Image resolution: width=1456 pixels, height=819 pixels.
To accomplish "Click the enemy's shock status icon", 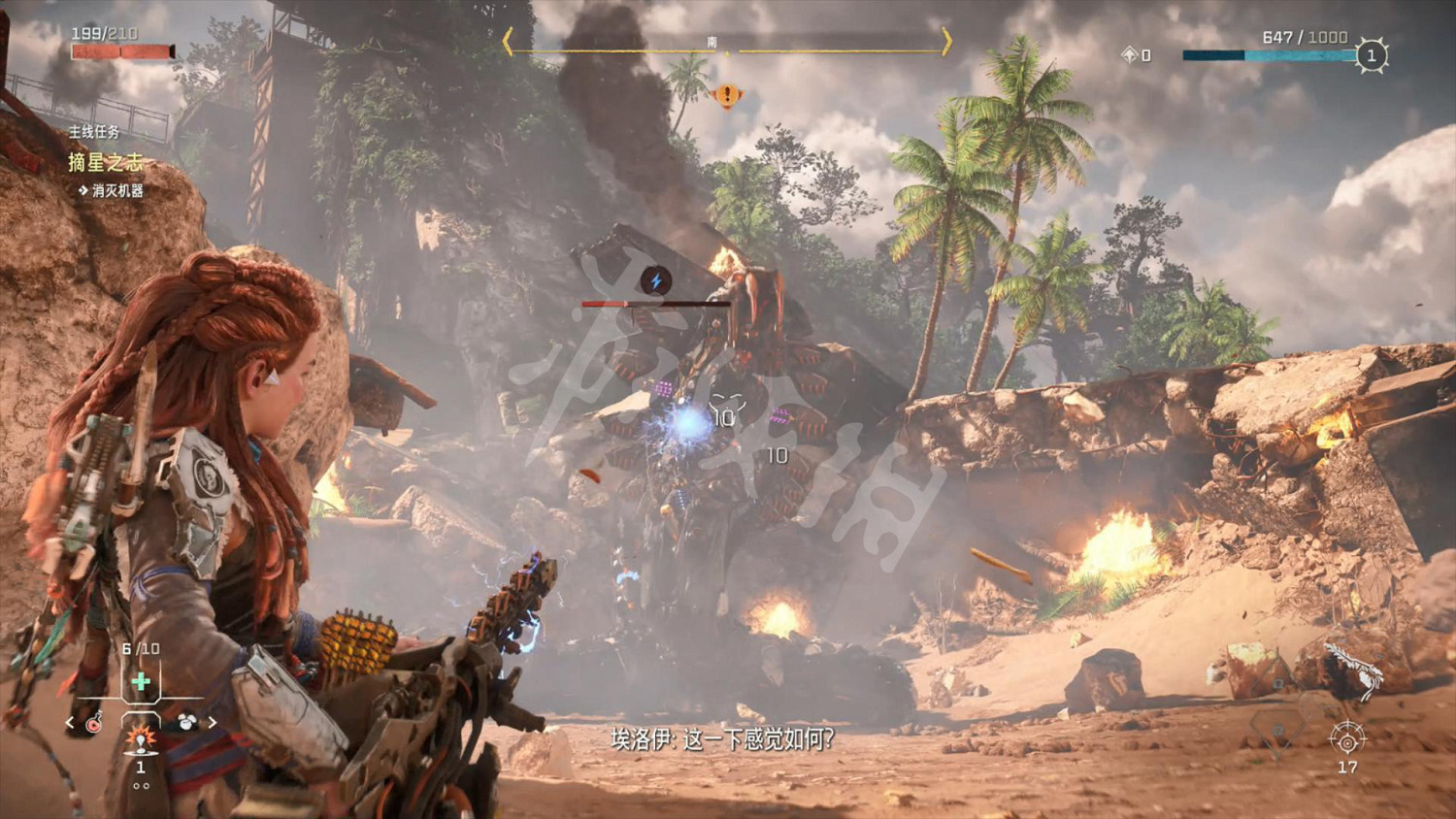I will pos(656,281).
